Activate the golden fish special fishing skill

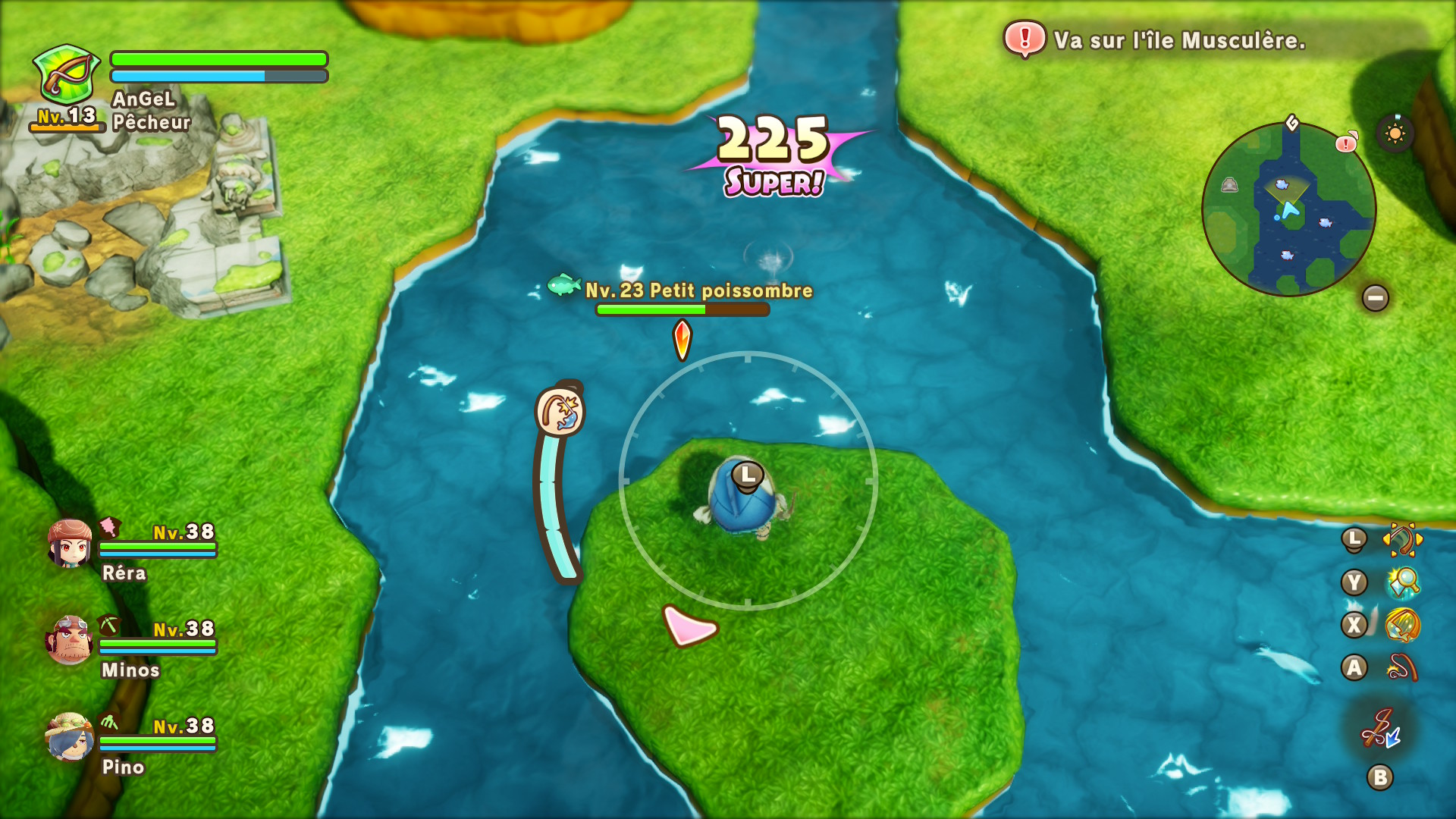[1402, 626]
